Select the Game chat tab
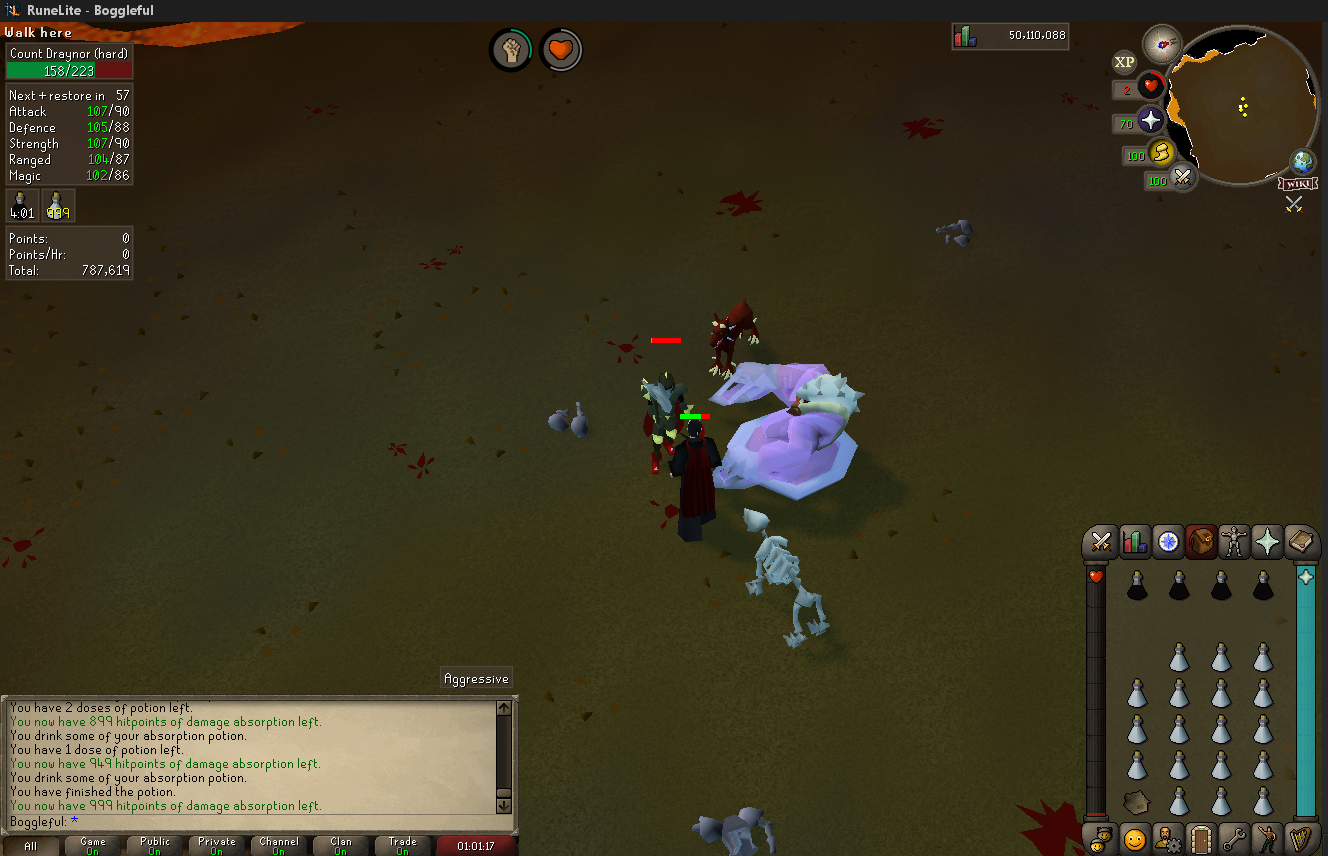Image resolution: width=1328 pixels, height=856 pixels. [93, 846]
